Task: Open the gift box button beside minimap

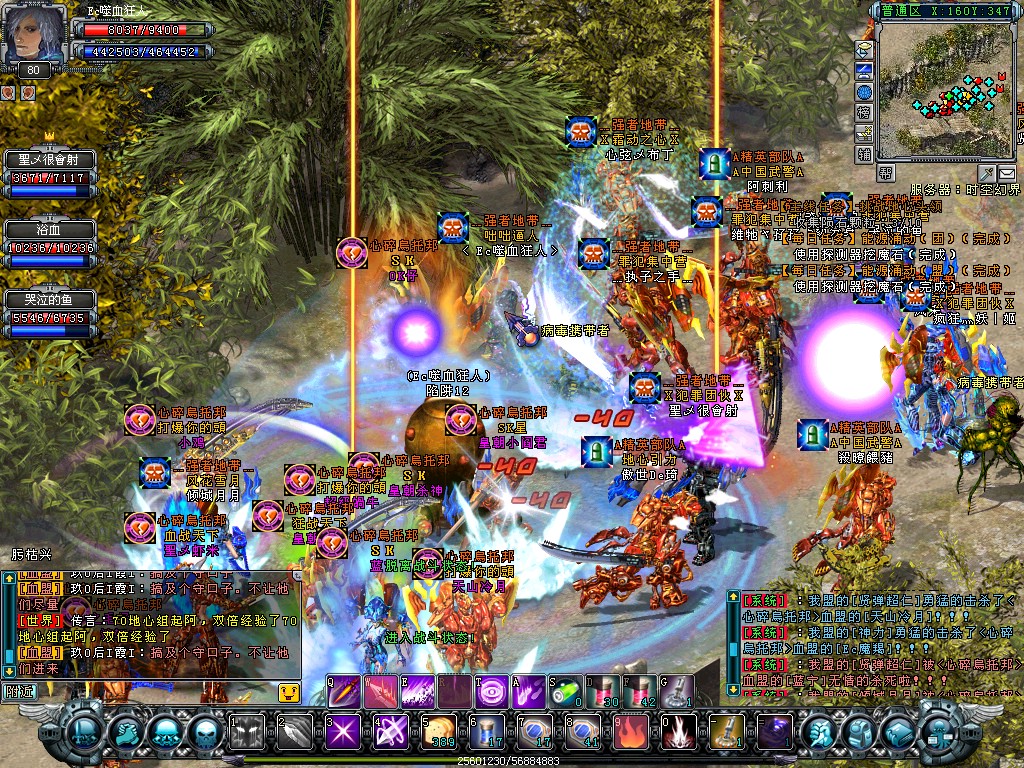Action: 864,133
